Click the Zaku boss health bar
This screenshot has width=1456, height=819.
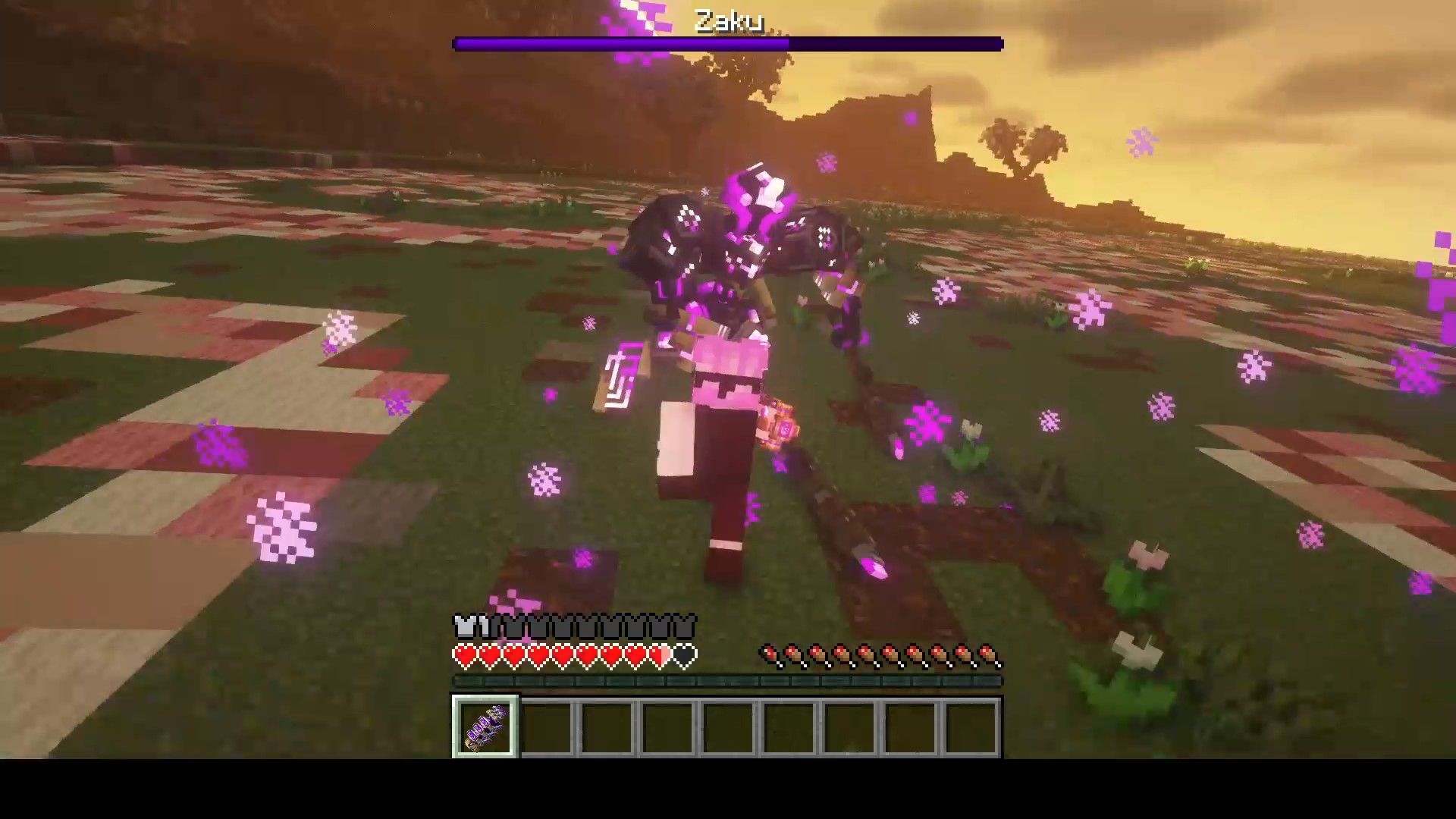pyautogui.click(x=726, y=43)
